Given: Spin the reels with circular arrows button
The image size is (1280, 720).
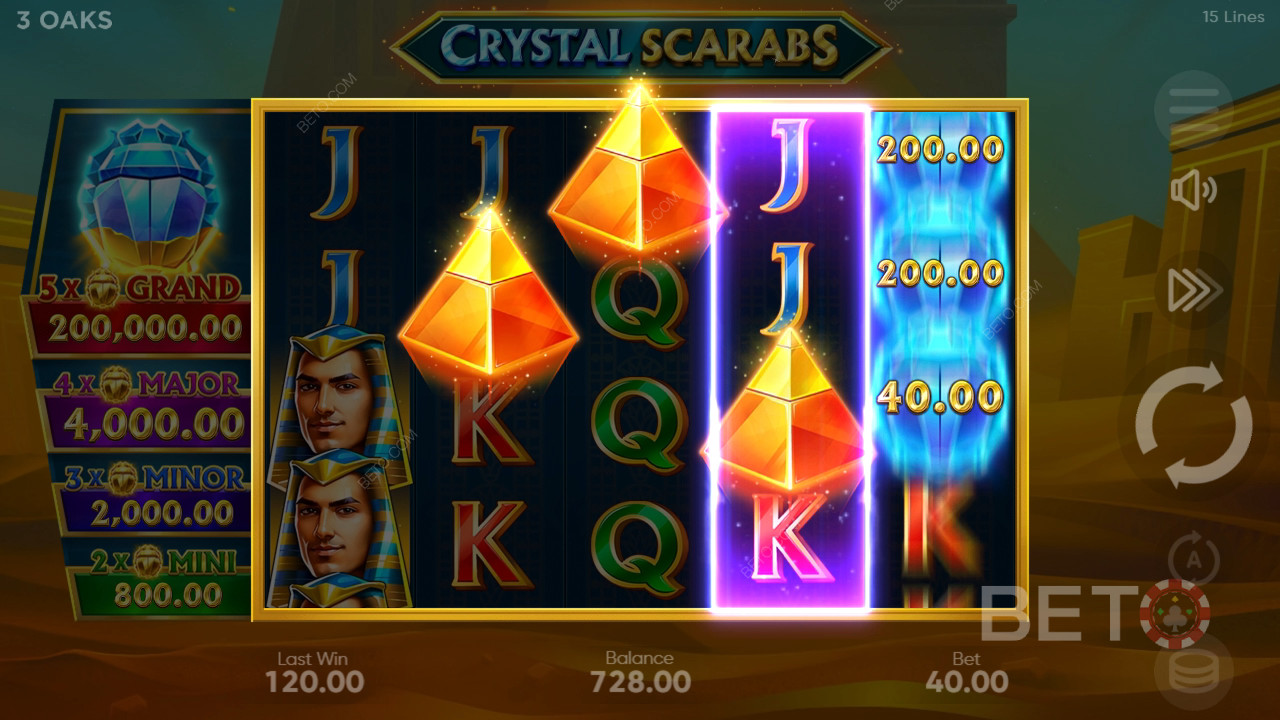Looking at the screenshot, I should click(x=1194, y=425).
